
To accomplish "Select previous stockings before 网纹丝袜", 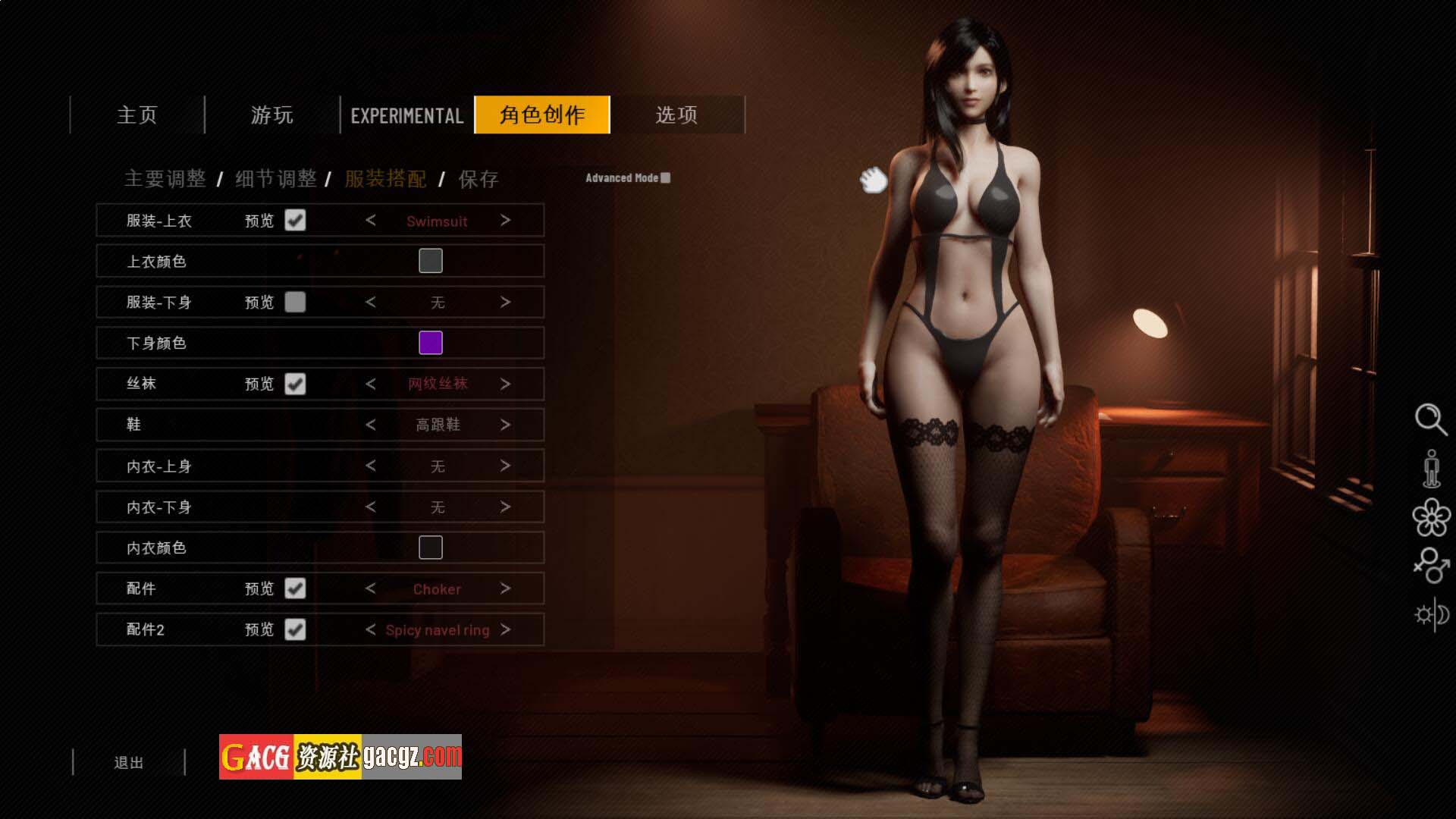I will pos(371,384).
